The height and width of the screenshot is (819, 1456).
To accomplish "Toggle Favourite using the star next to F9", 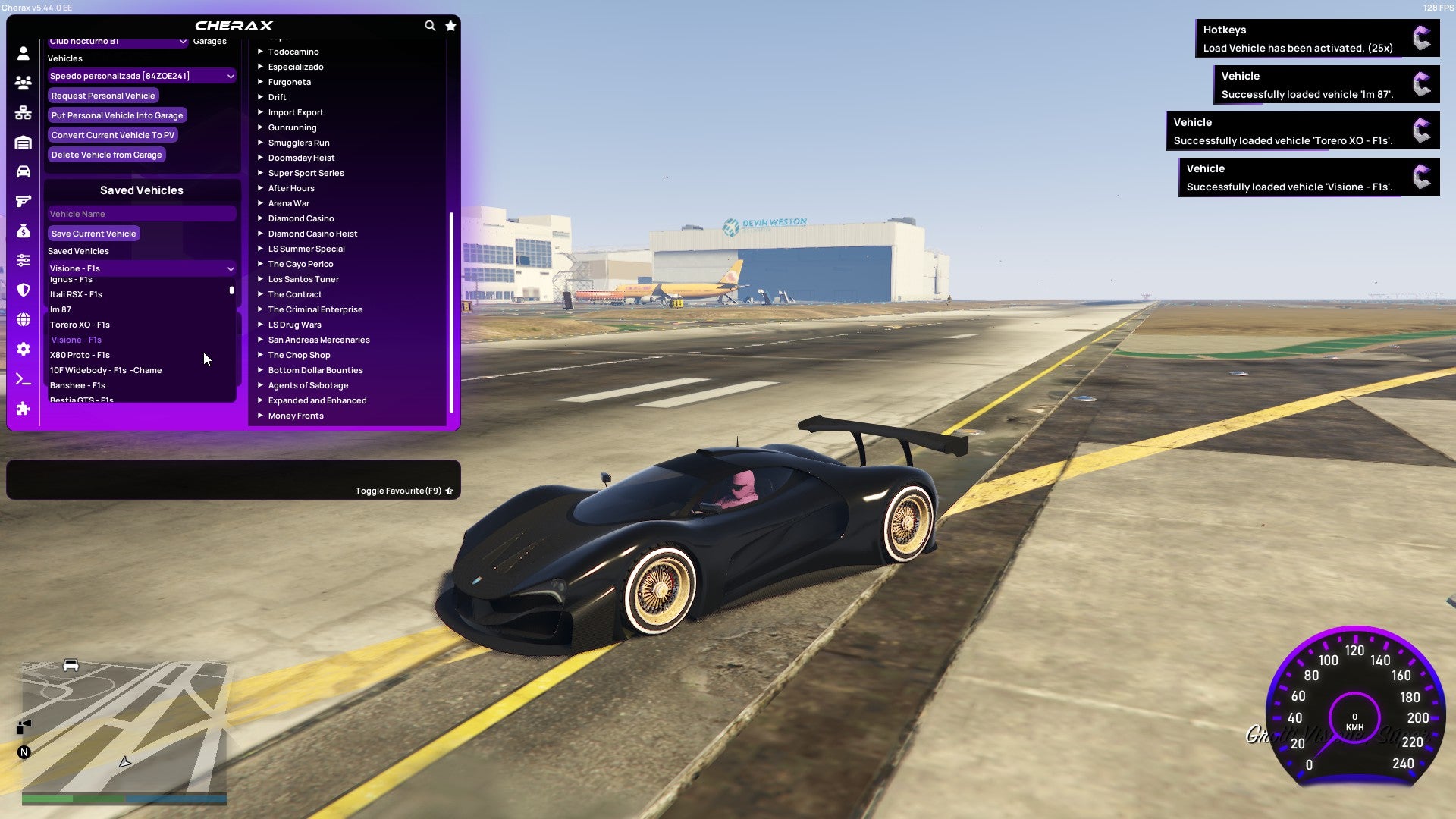I will pyautogui.click(x=449, y=491).
